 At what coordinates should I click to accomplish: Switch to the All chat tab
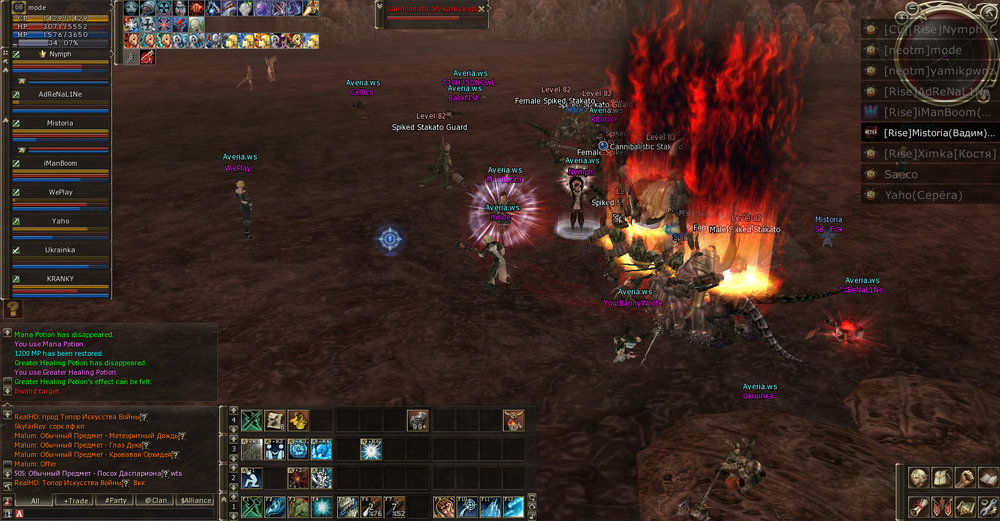[34, 500]
